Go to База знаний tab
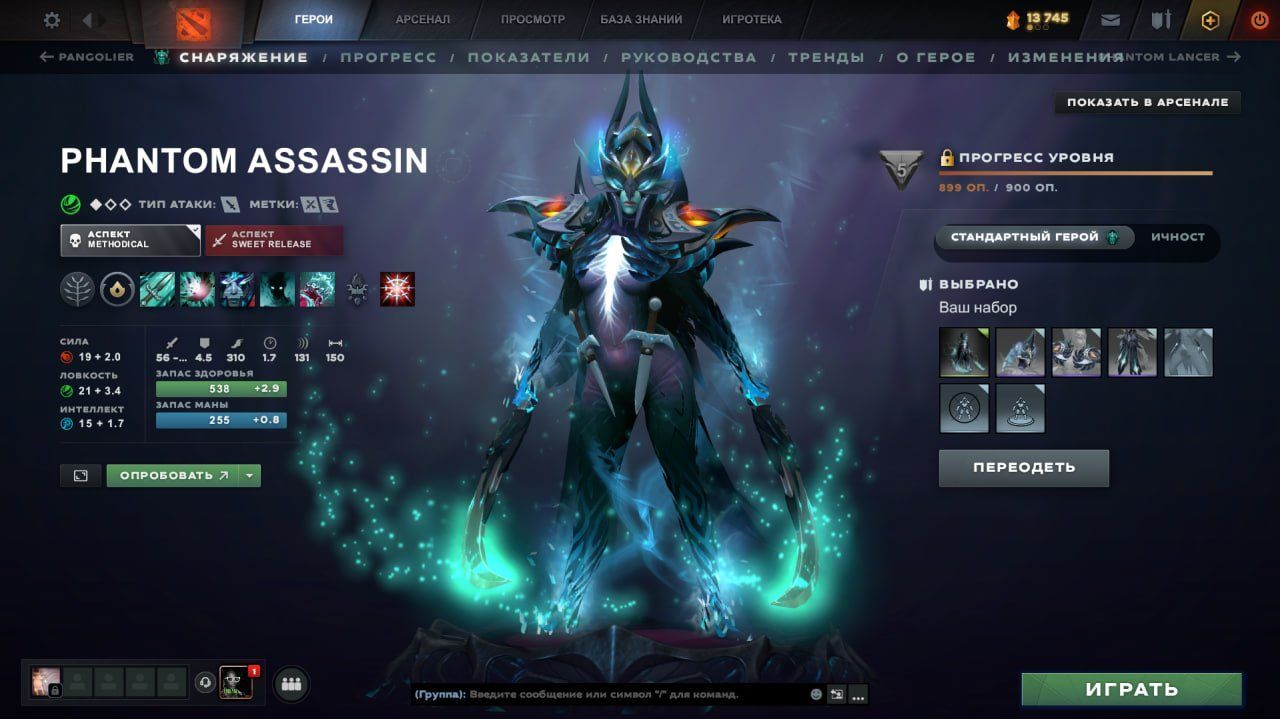 641,19
